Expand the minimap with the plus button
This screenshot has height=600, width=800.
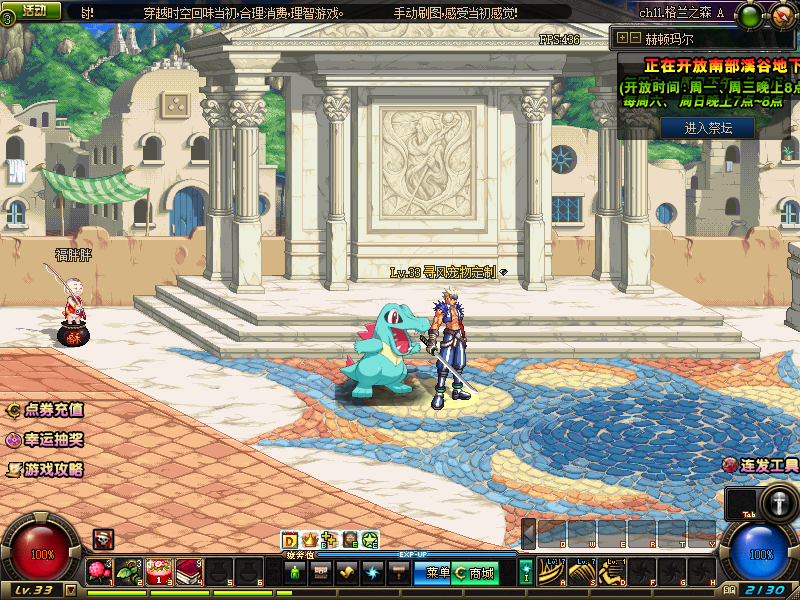click(x=623, y=38)
